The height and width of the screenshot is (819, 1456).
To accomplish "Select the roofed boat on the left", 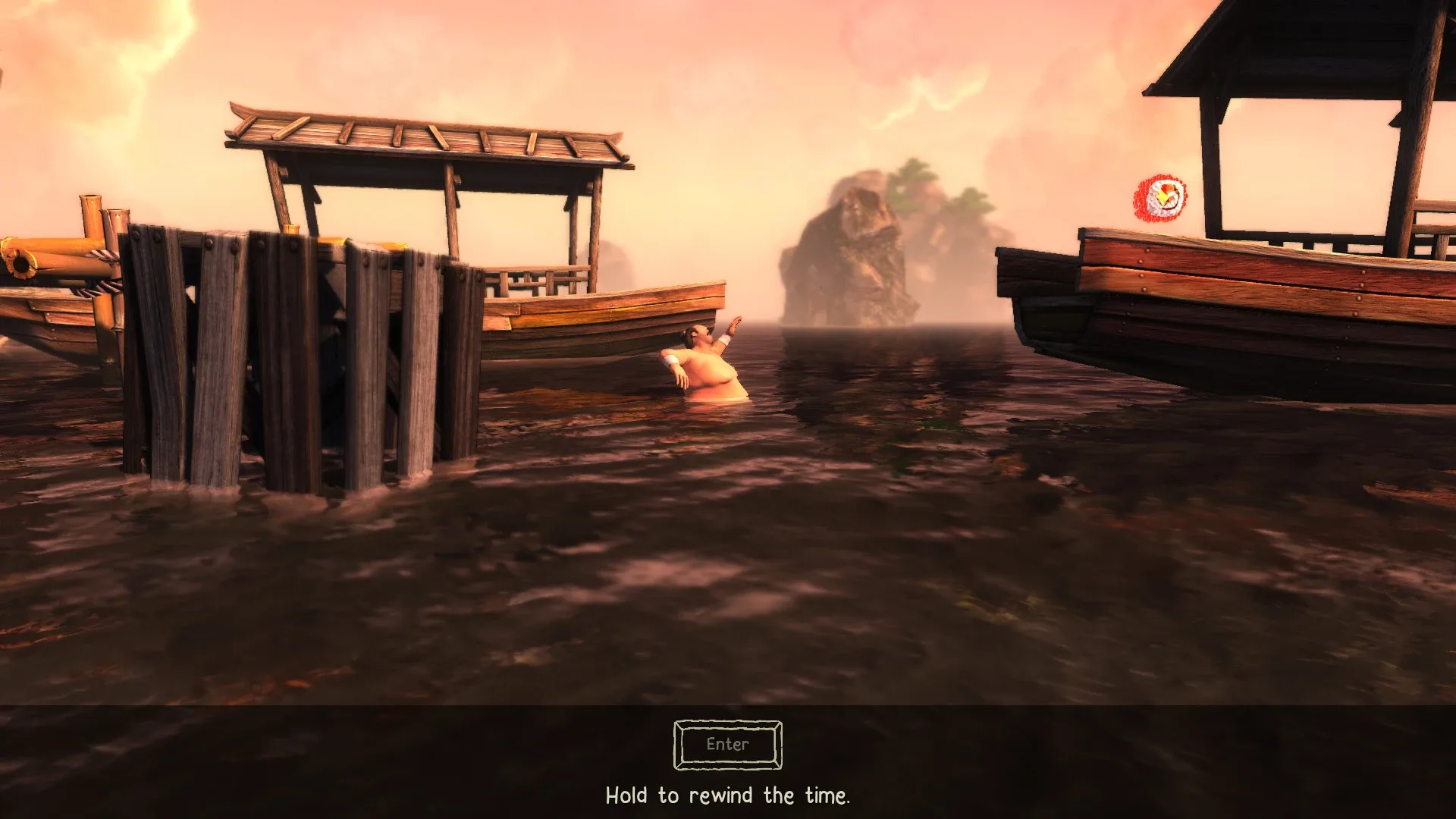I will (531, 227).
